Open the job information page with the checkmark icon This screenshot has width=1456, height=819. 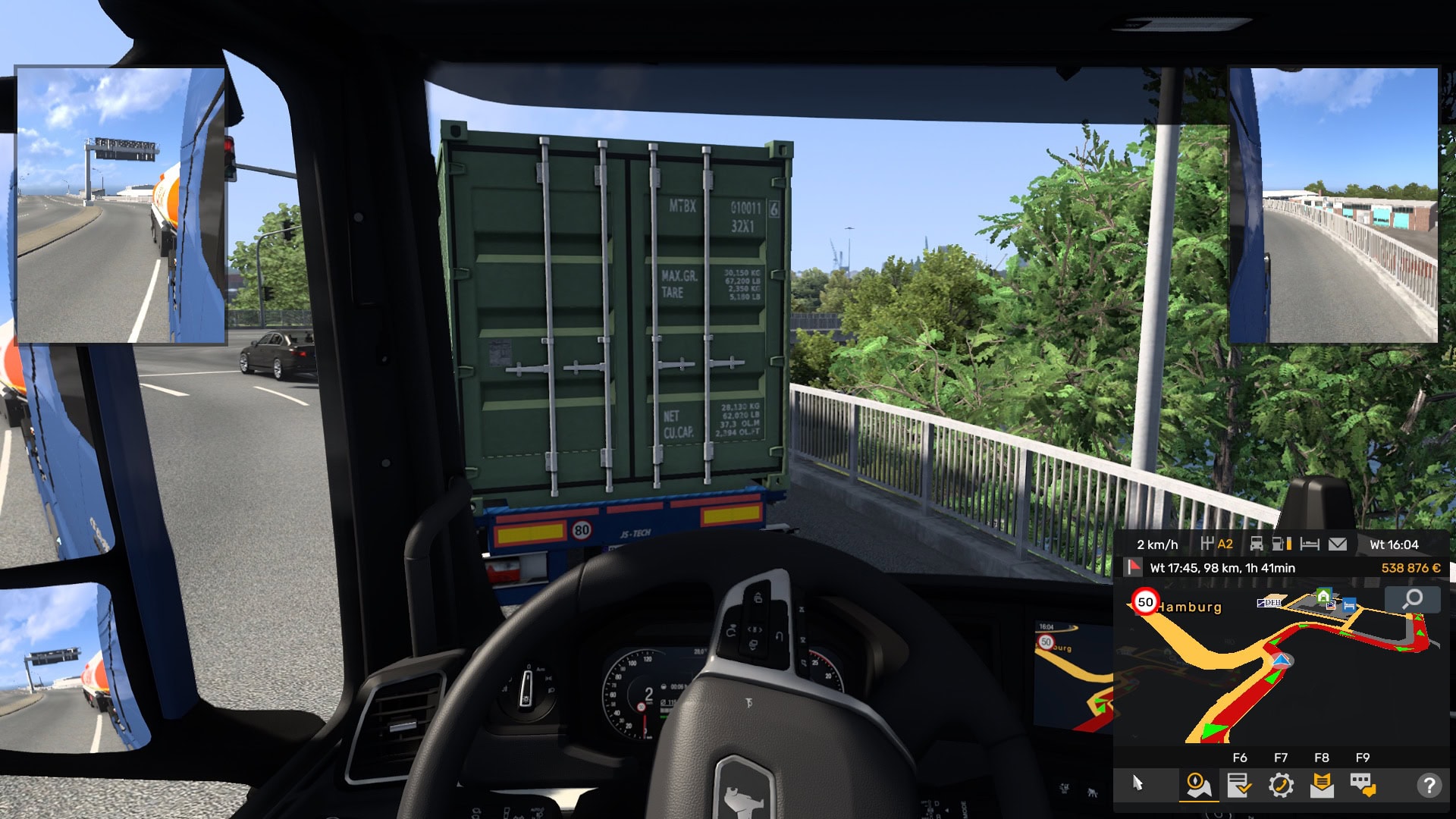click(x=1240, y=783)
